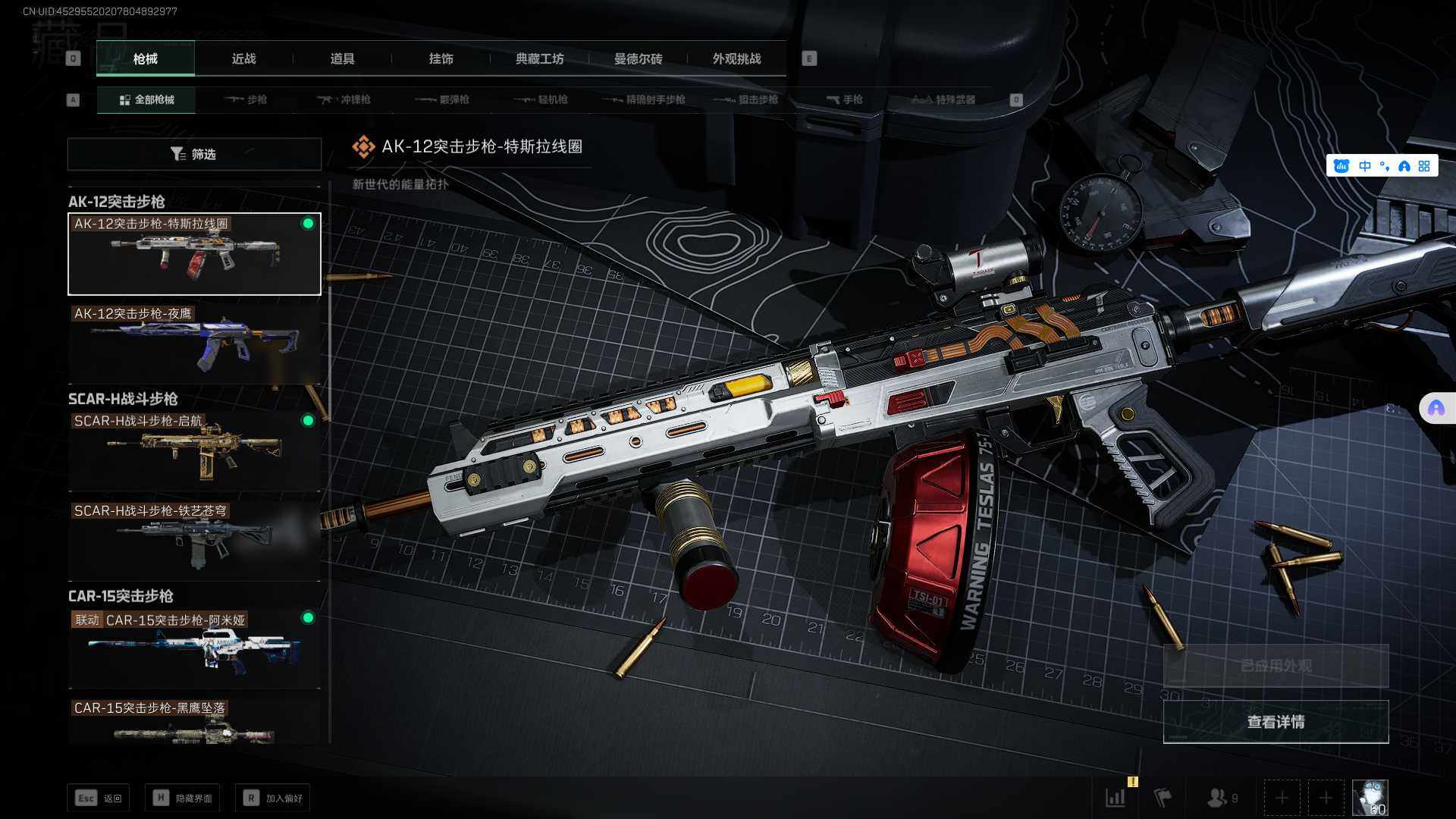Open the 曼德尔砖 tab

pyautogui.click(x=638, y=59)
